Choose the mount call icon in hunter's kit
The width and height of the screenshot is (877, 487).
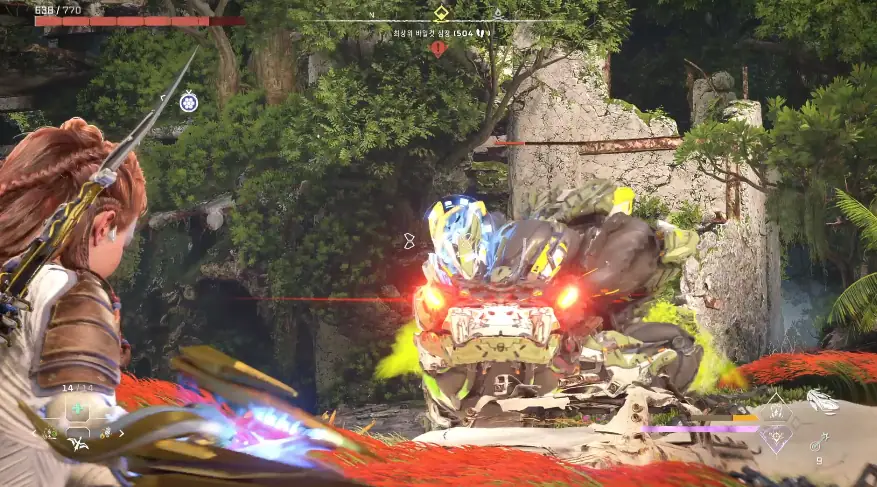tap(77, 441)
